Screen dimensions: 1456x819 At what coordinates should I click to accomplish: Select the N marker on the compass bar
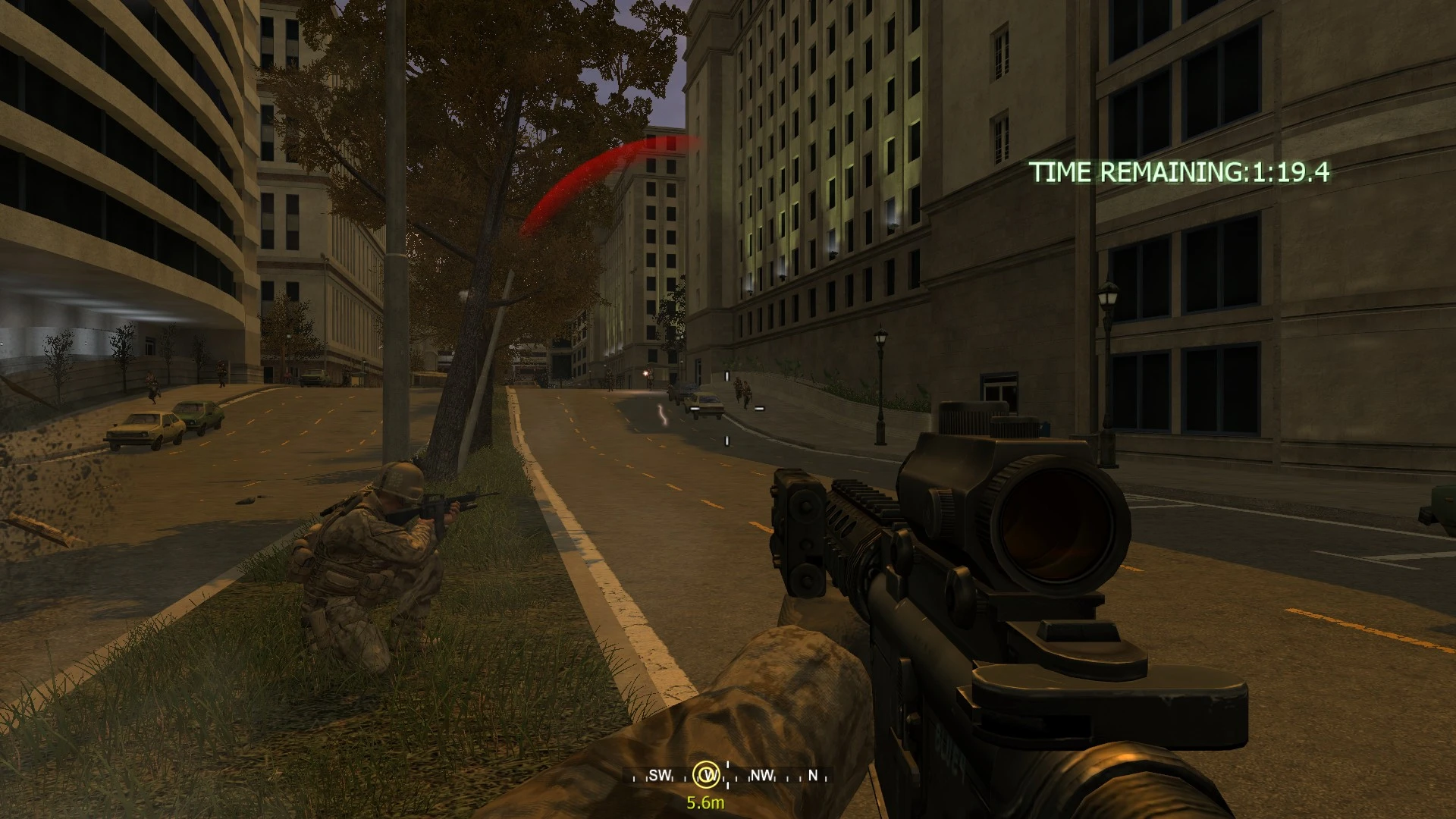pyautogui.click(x=812, y=774)
